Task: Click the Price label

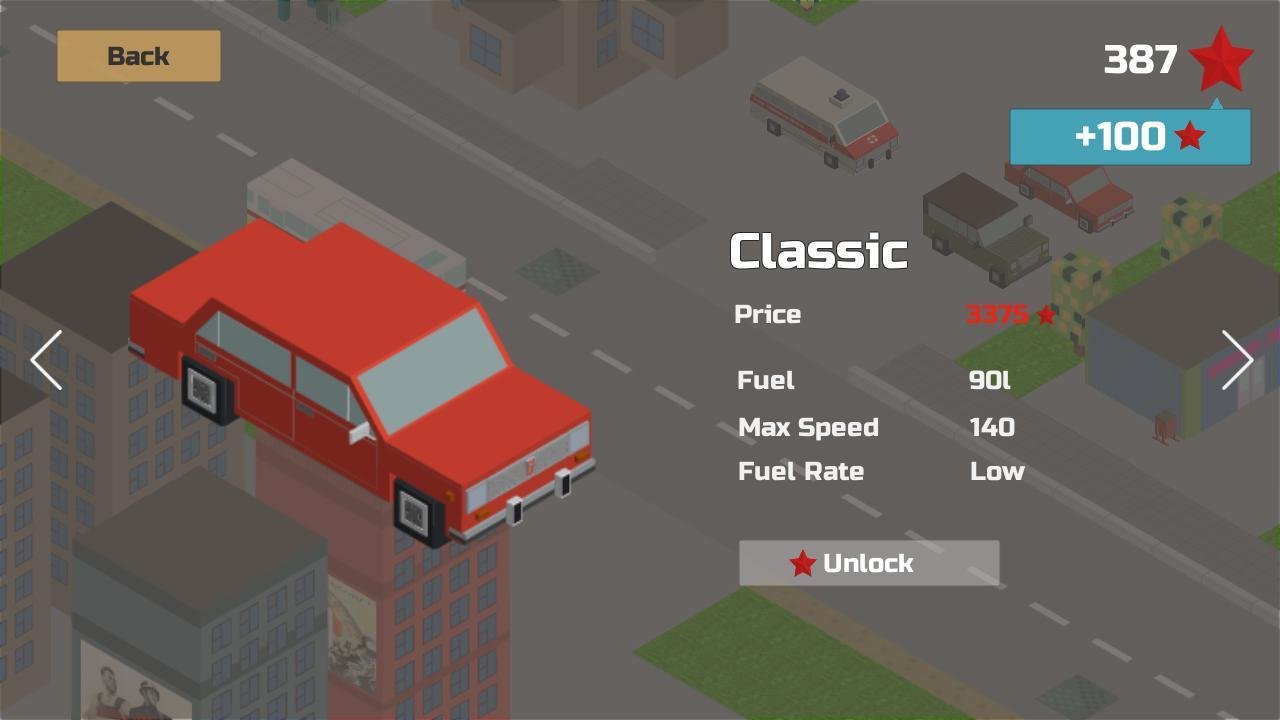Action: click(768, 314)
